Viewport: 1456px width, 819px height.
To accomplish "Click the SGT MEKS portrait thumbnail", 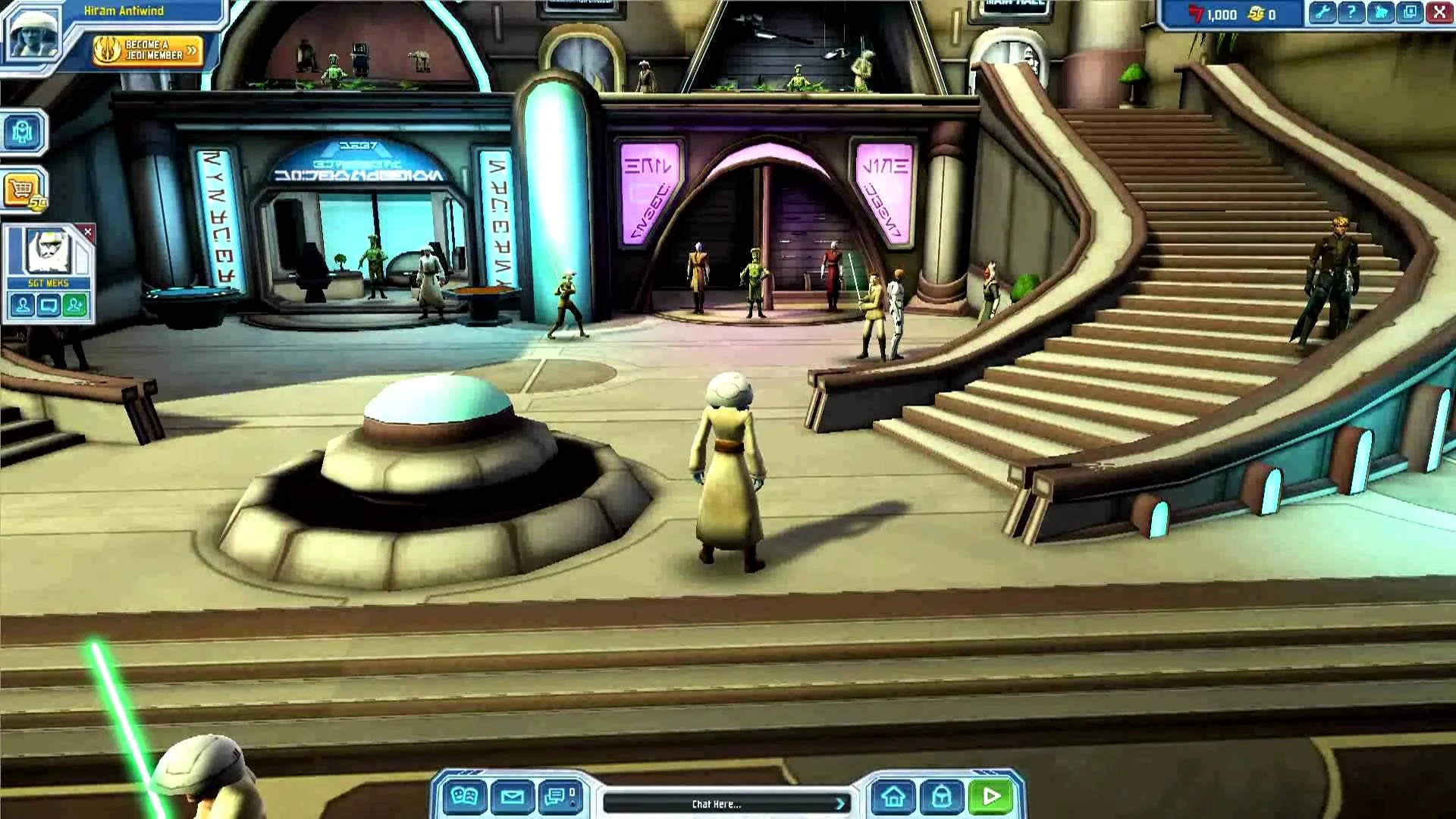I will point(47,252).
